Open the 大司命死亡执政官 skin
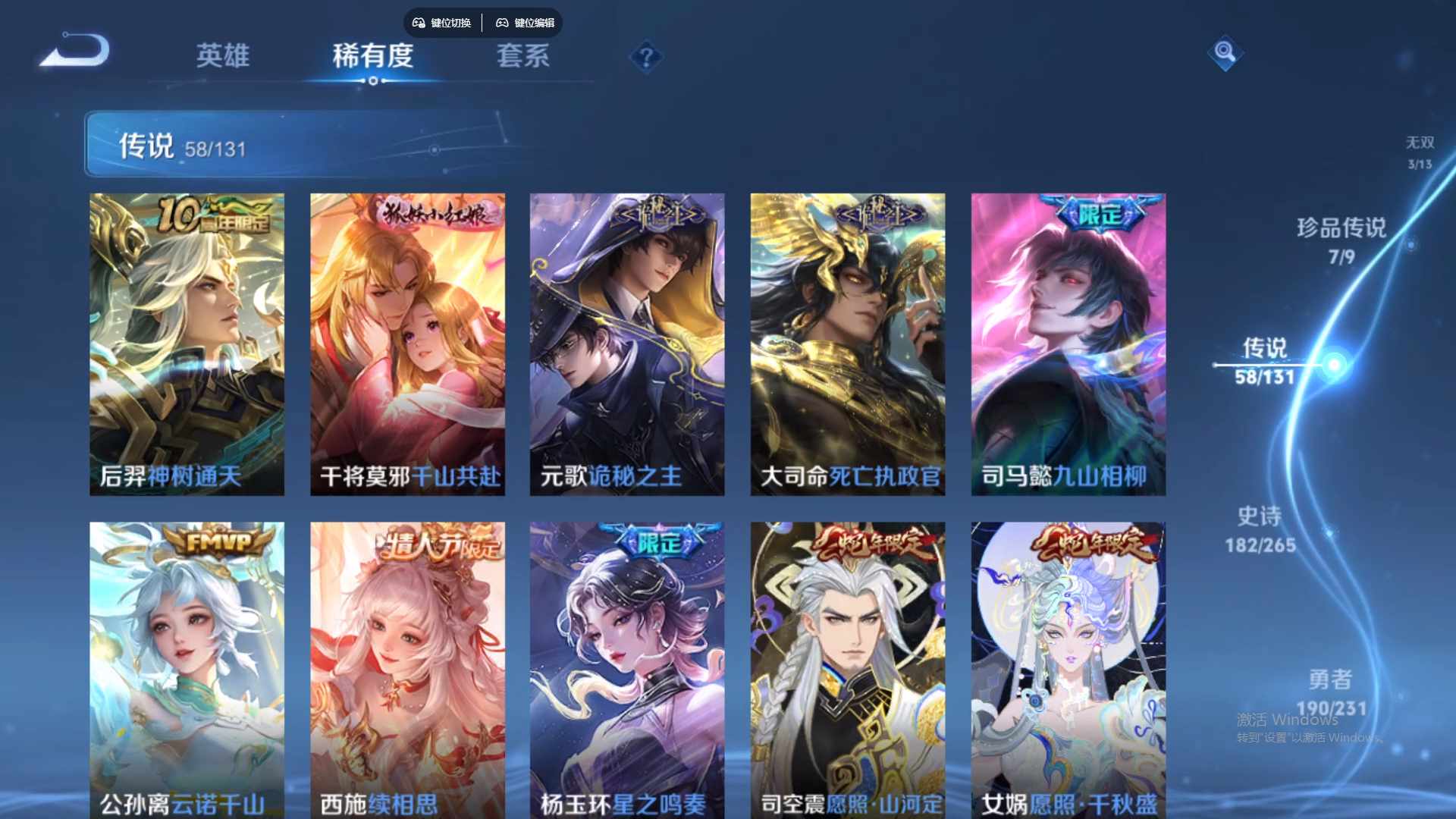The image size is (1456, 819). point(847,341)
